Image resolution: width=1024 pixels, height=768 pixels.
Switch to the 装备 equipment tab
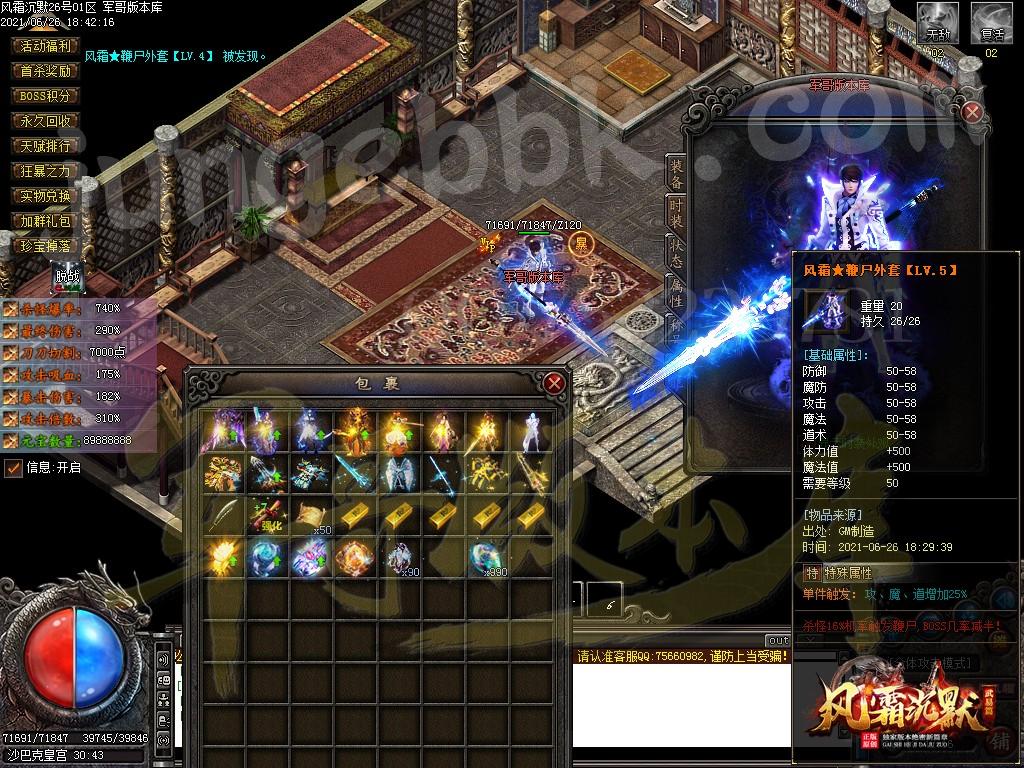point(677,174)
